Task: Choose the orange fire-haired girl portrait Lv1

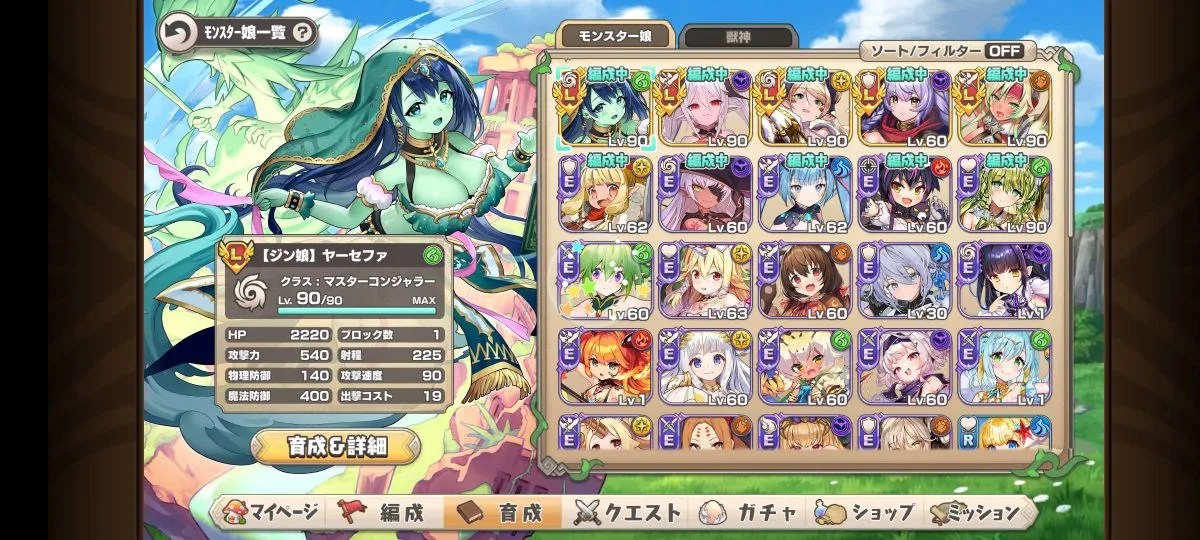Action: click(x=605, y=367)
